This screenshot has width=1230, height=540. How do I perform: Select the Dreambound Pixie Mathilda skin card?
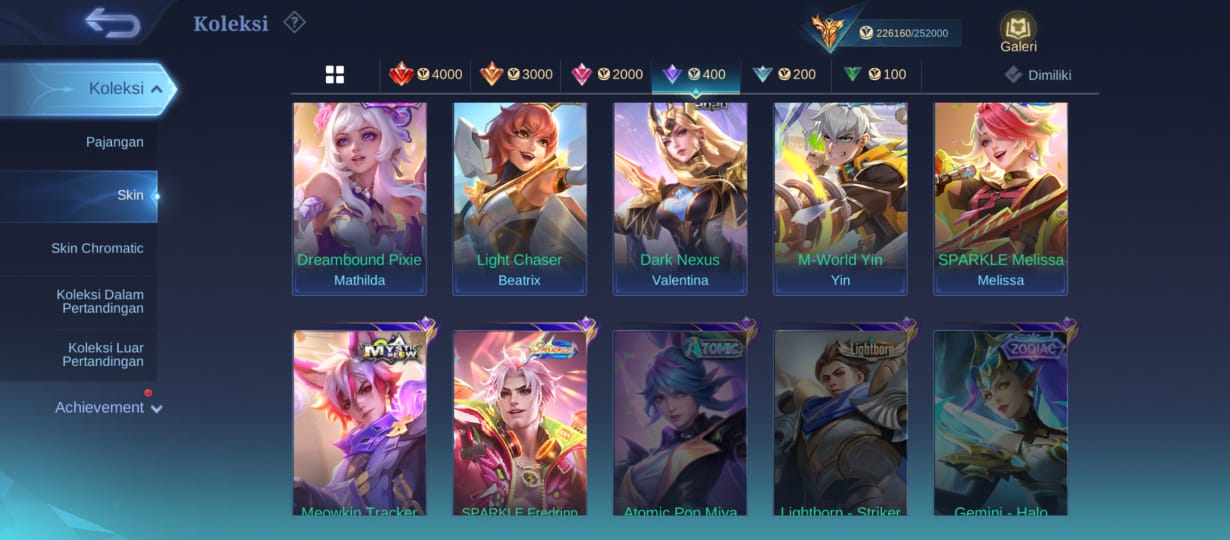tap(359, 198)
